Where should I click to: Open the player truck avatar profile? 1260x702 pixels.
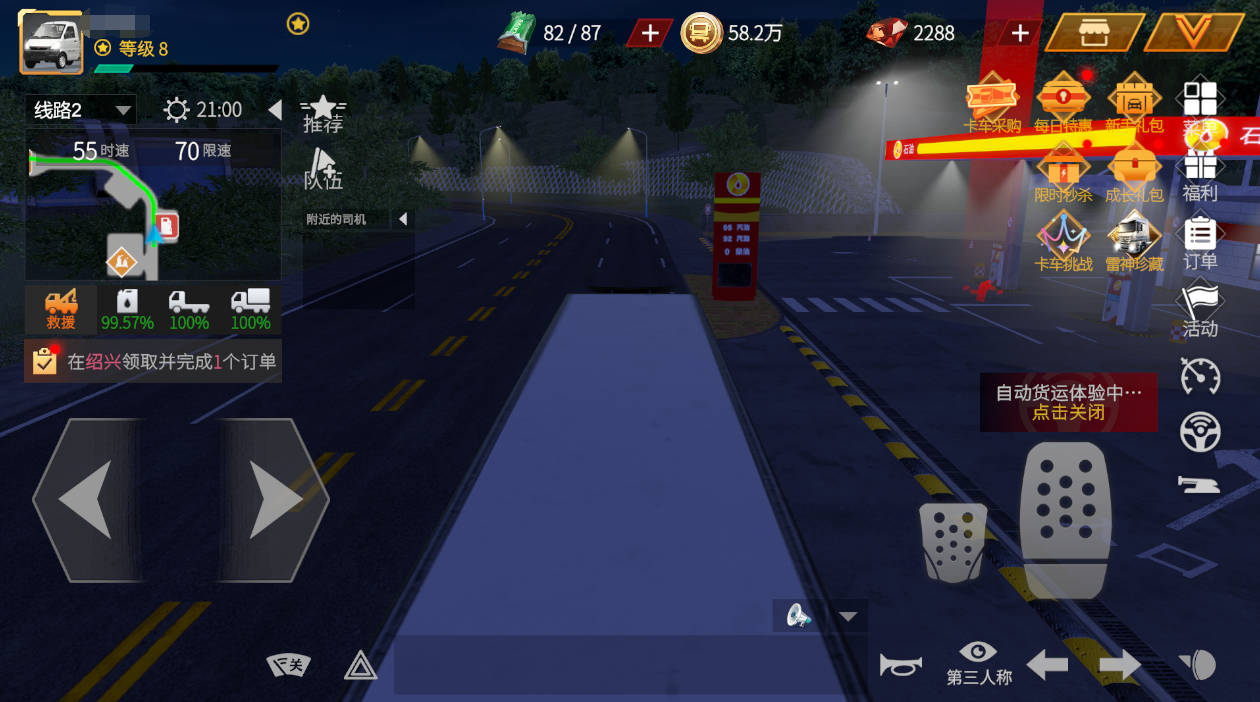(x=51, y=43)
